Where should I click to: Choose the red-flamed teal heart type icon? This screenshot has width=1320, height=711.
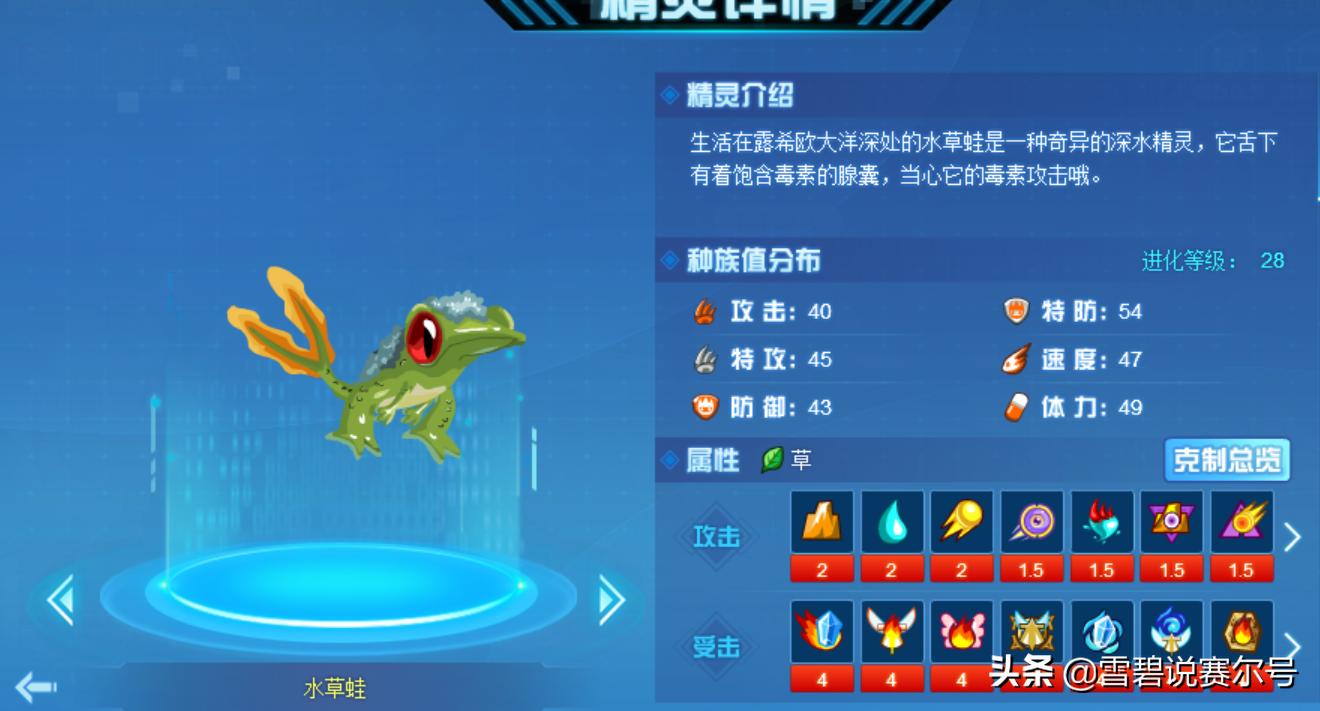[x=1102, y=522]
